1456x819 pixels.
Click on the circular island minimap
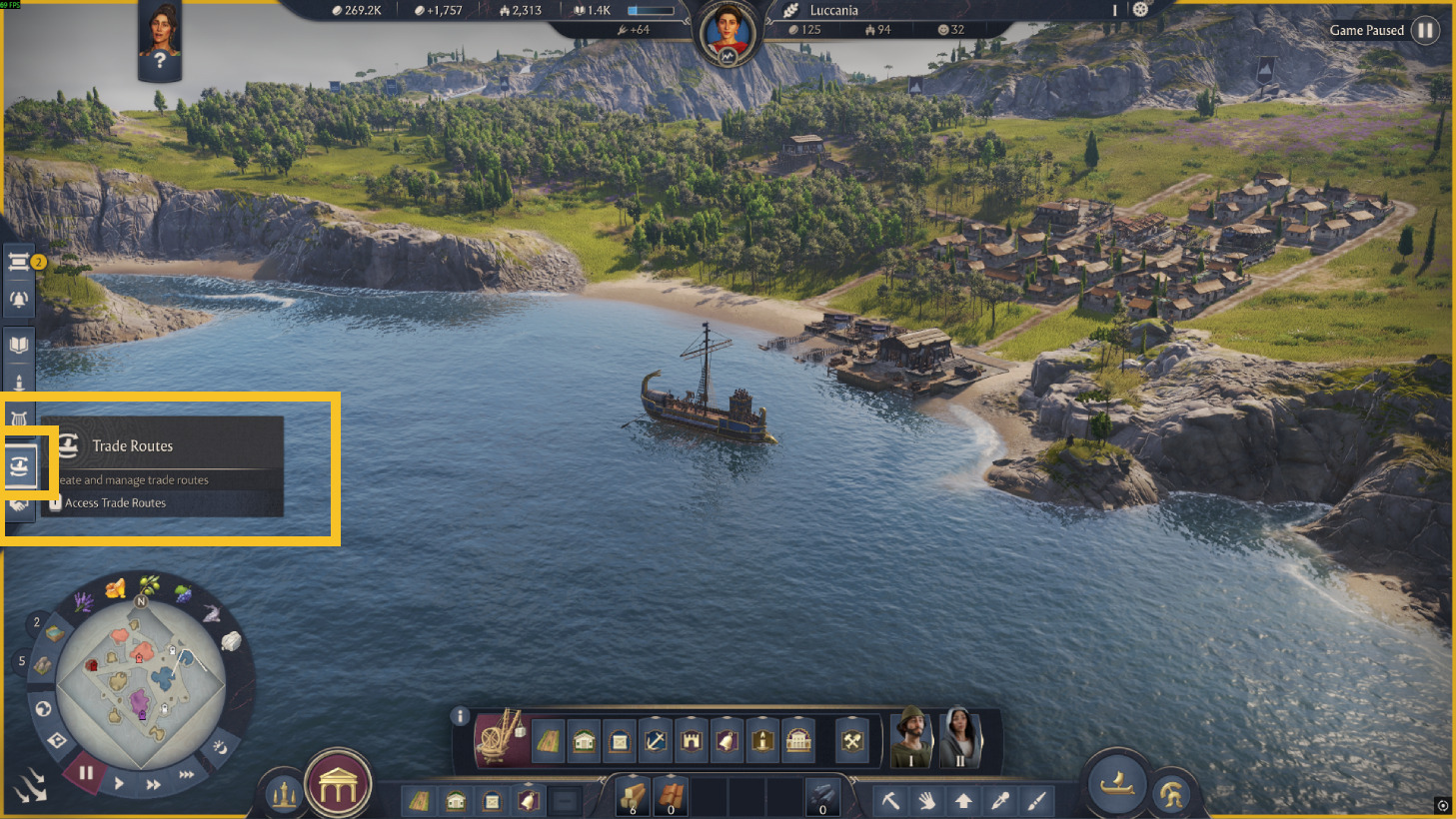(141, 681)
